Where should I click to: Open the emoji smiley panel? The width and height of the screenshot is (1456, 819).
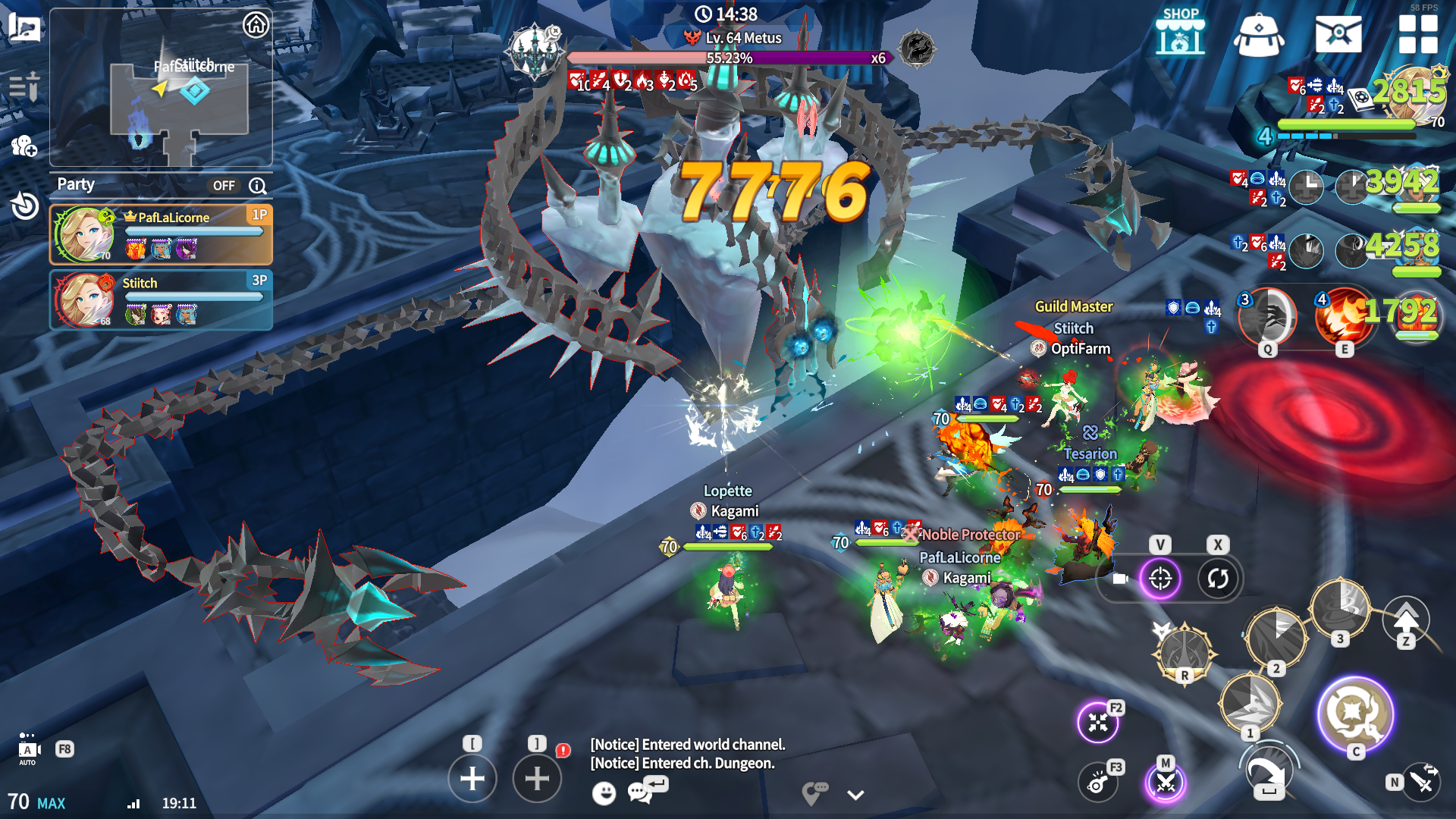pyautogui.click(x=604, y=793)
